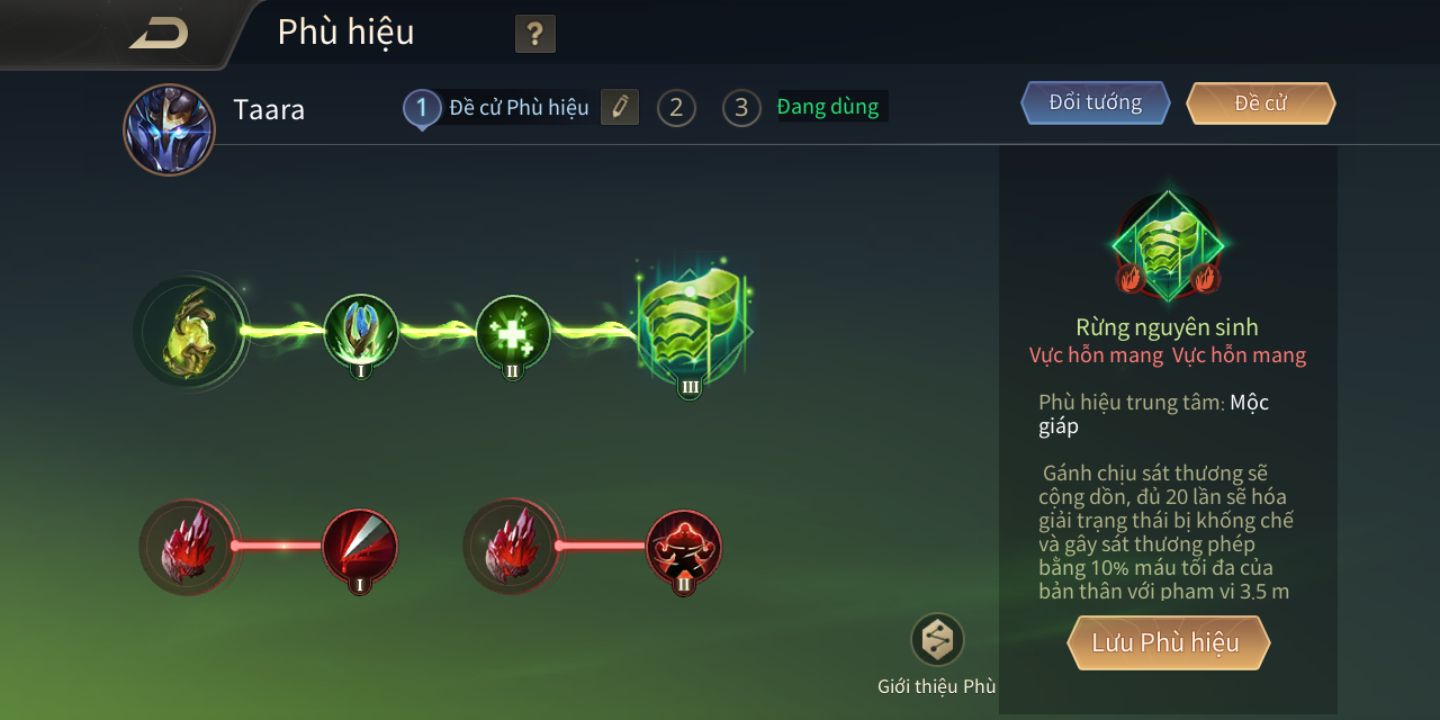Click the Đổi tướng button
This screenshot has height=720, width=1440.
tap(1095, 103)
